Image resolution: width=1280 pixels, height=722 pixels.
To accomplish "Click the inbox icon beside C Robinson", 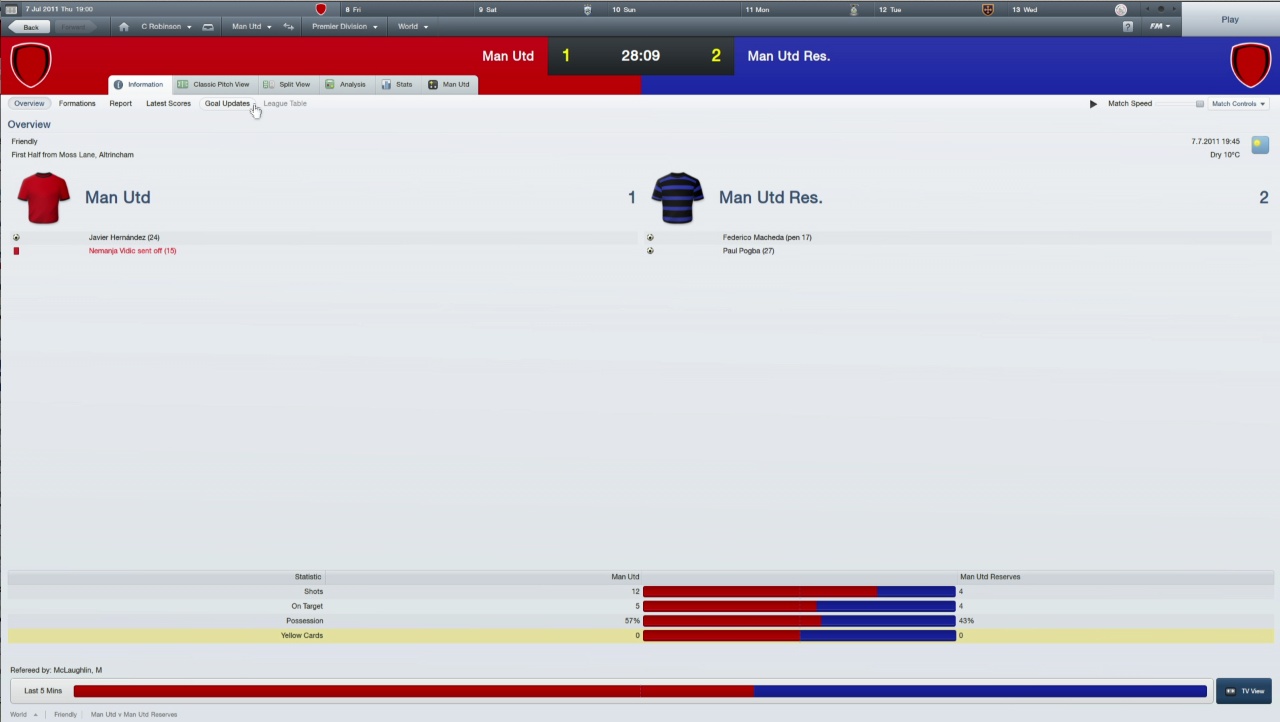I will click(x=208, y=26).
